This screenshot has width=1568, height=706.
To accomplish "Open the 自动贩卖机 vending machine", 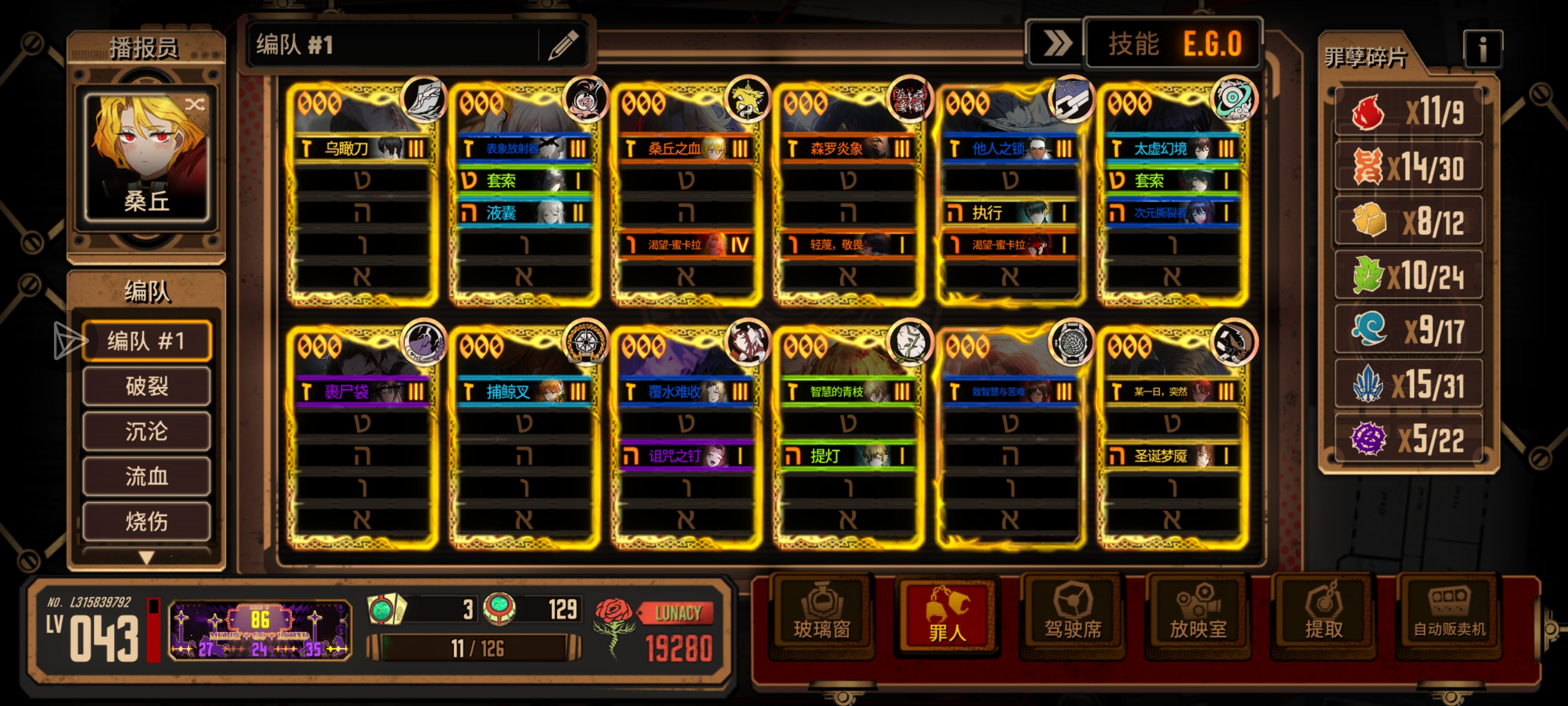I will click(x=1449, y=616).
